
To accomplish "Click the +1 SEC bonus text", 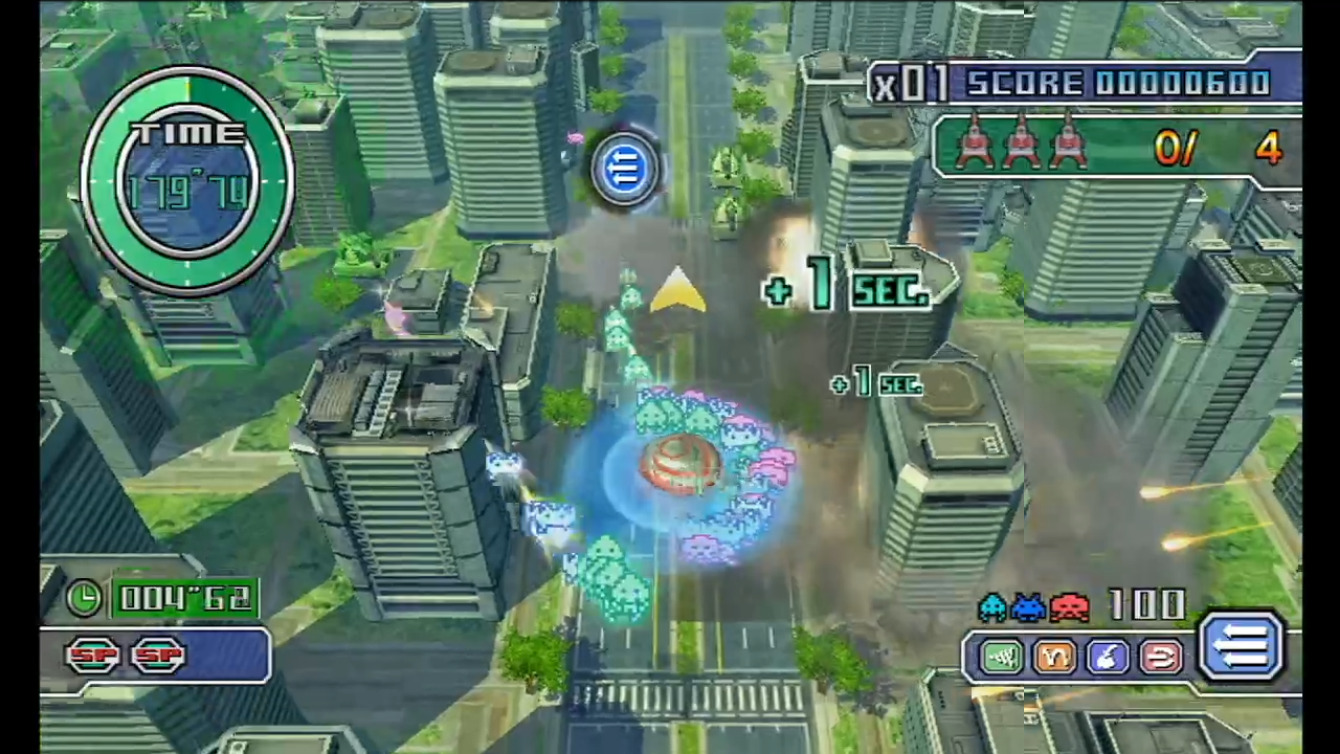I will (x=846, y=288).
